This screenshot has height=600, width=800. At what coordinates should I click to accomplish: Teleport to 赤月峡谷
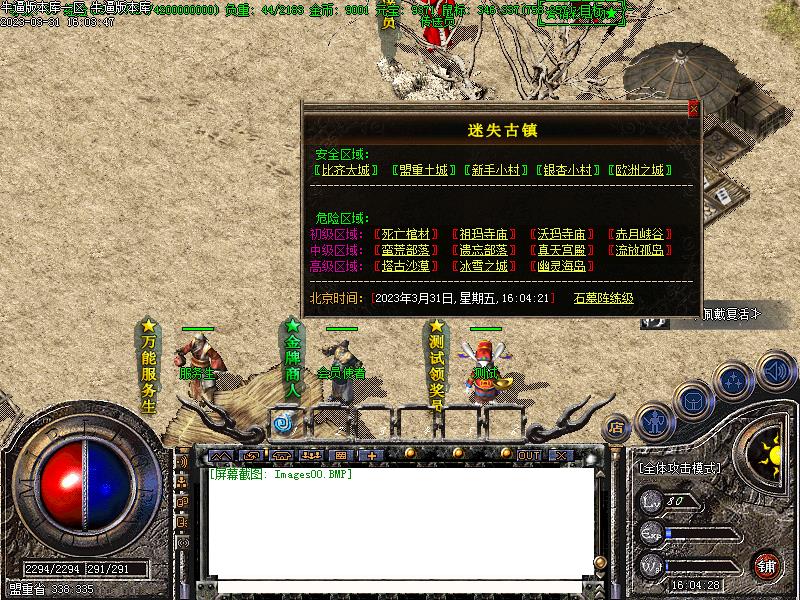click(x=640, y=234)
